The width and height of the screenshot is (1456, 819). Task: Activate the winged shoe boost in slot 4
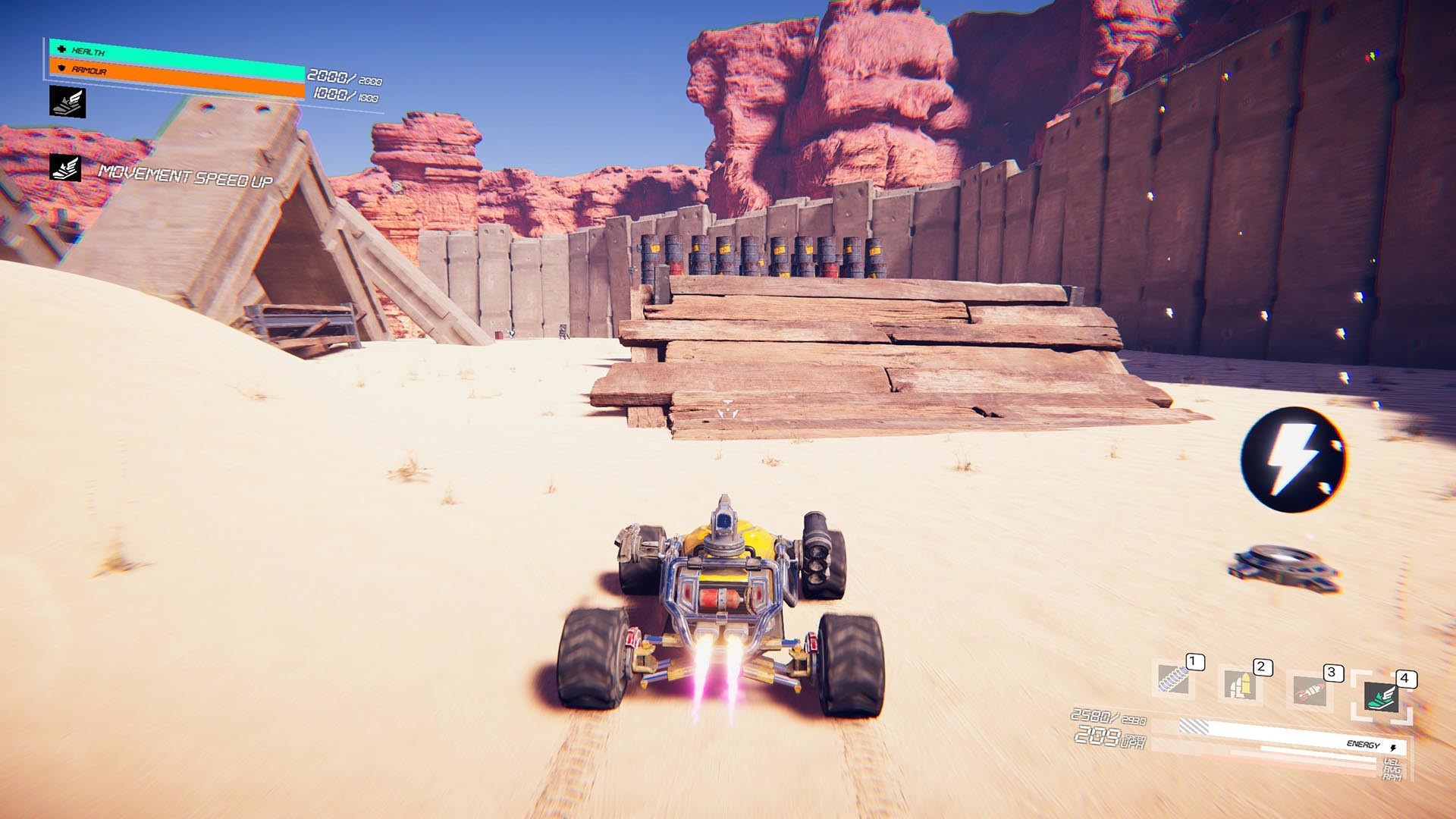pos(1382,696)
